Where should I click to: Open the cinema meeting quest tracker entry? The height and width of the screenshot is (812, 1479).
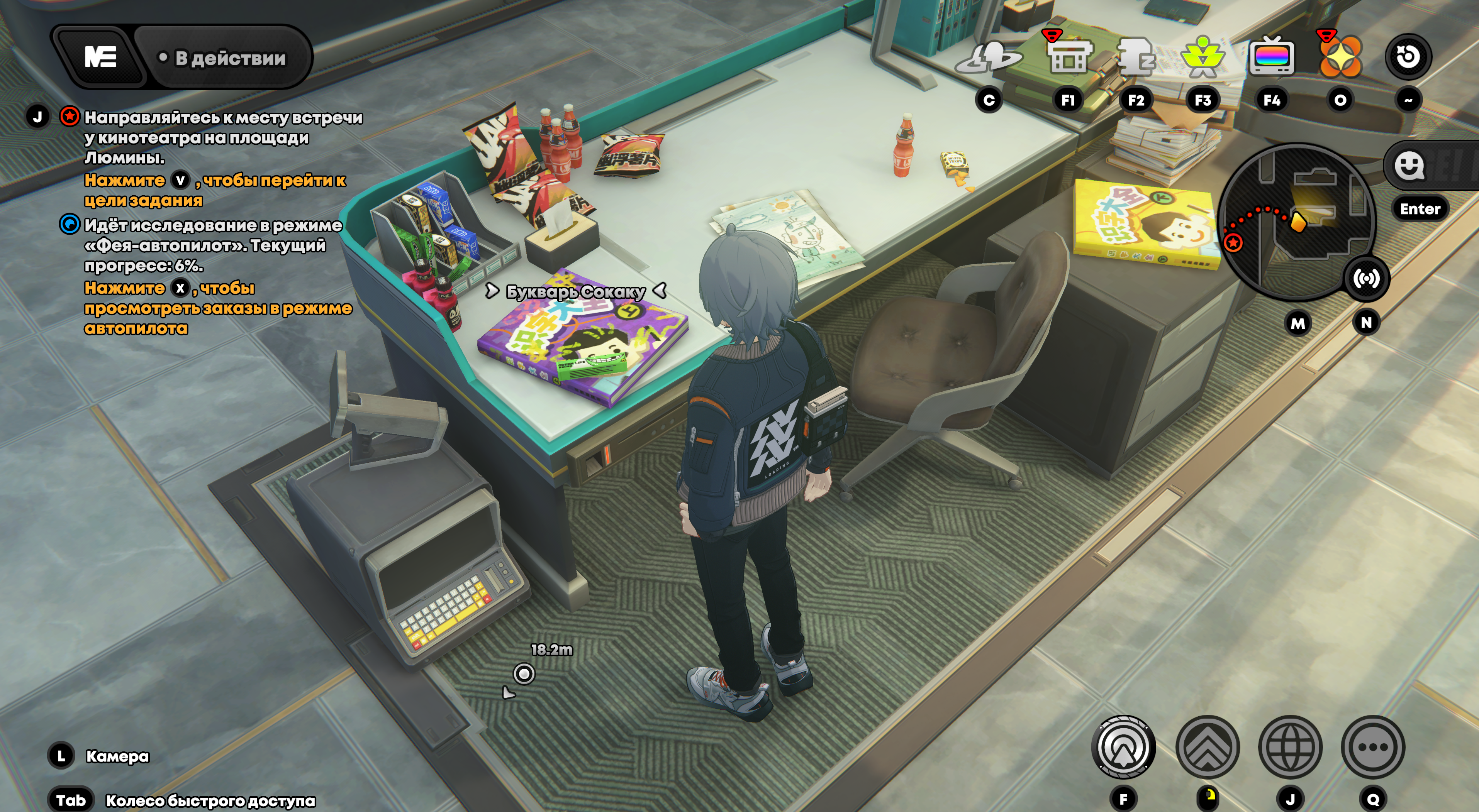tap(223, 137)
